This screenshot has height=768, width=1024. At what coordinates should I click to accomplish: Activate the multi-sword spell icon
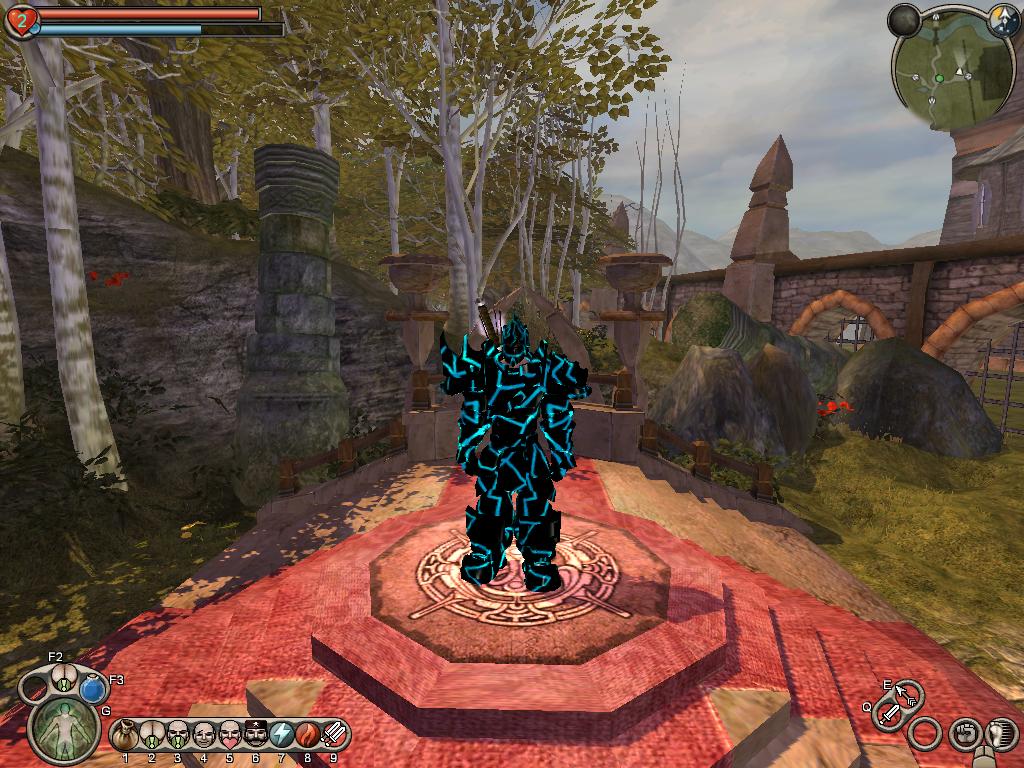[333, 735]
